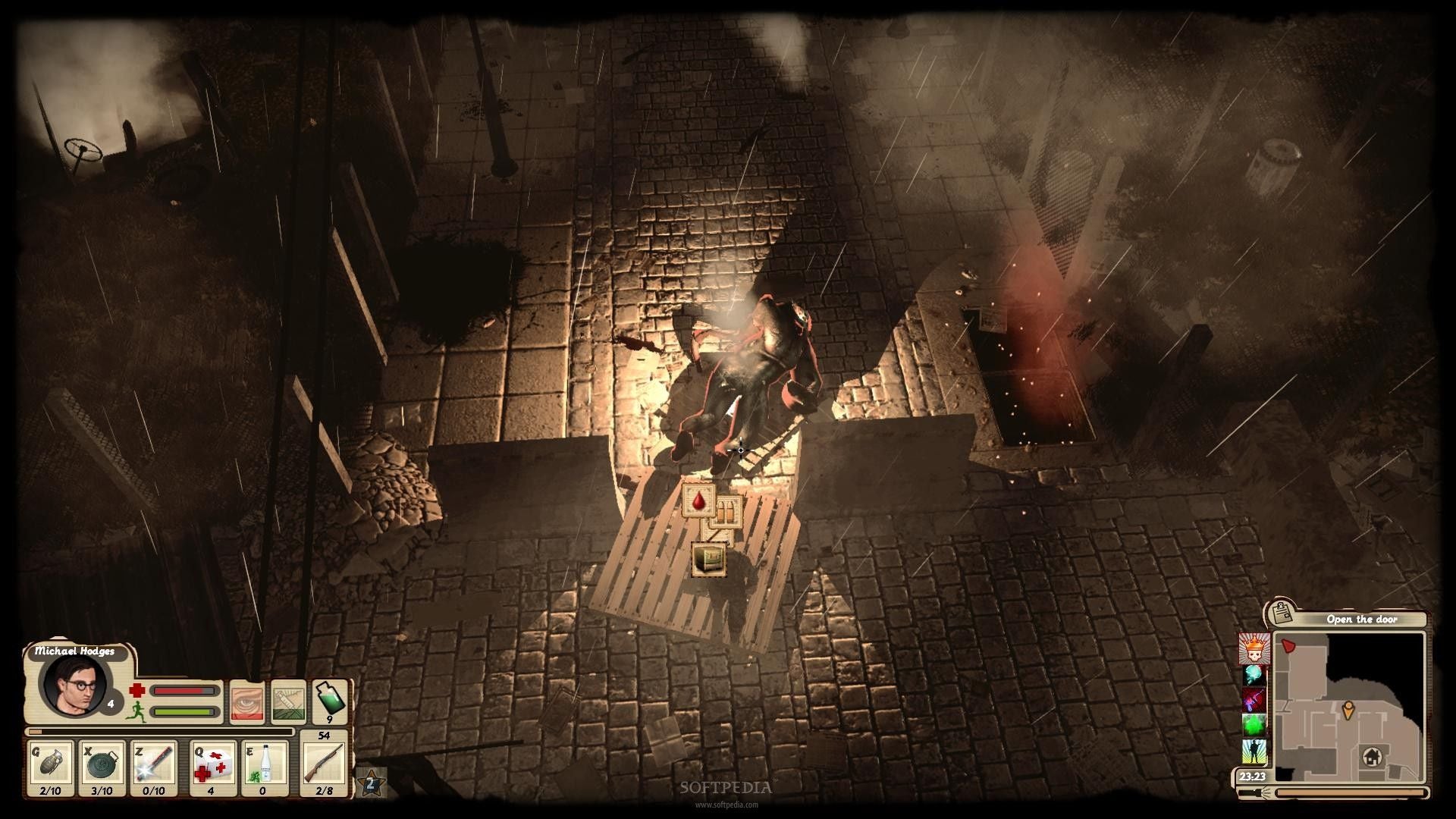
Task: Activate the eye perk icon
Action: (246, 701)
